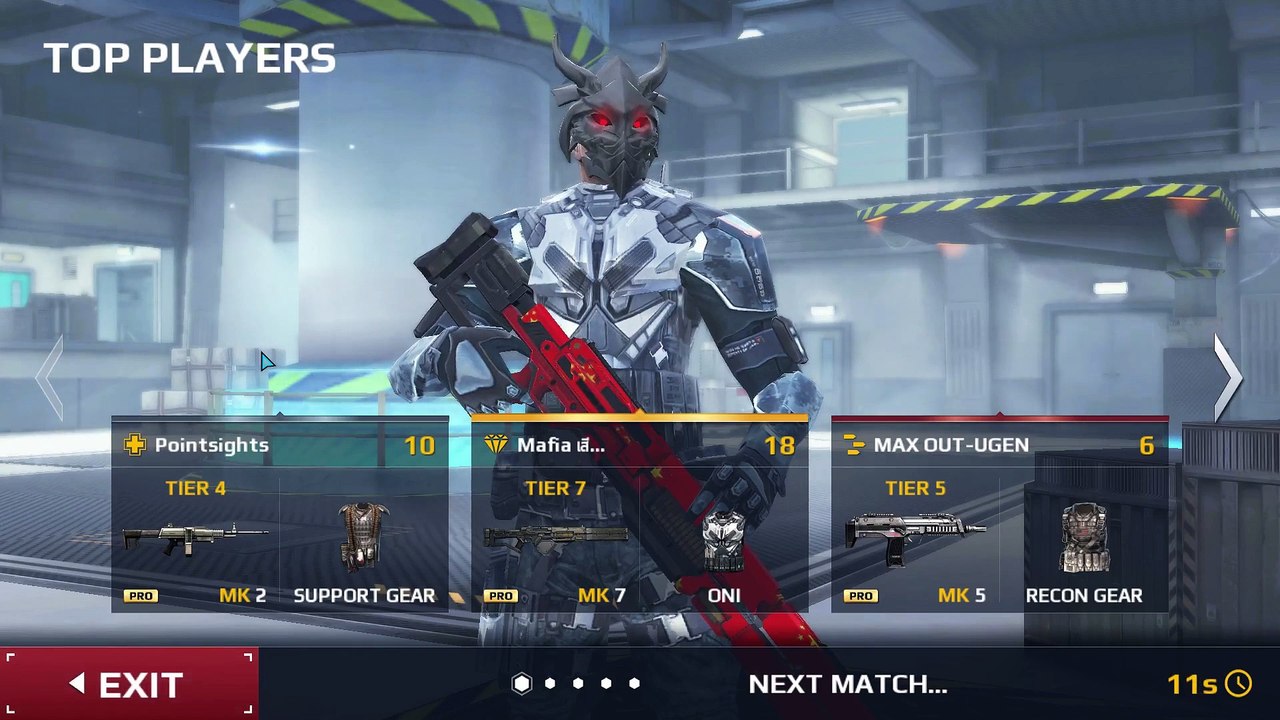Select the Pointsights player card
The image size is (1280, 720).
(279, 445)
